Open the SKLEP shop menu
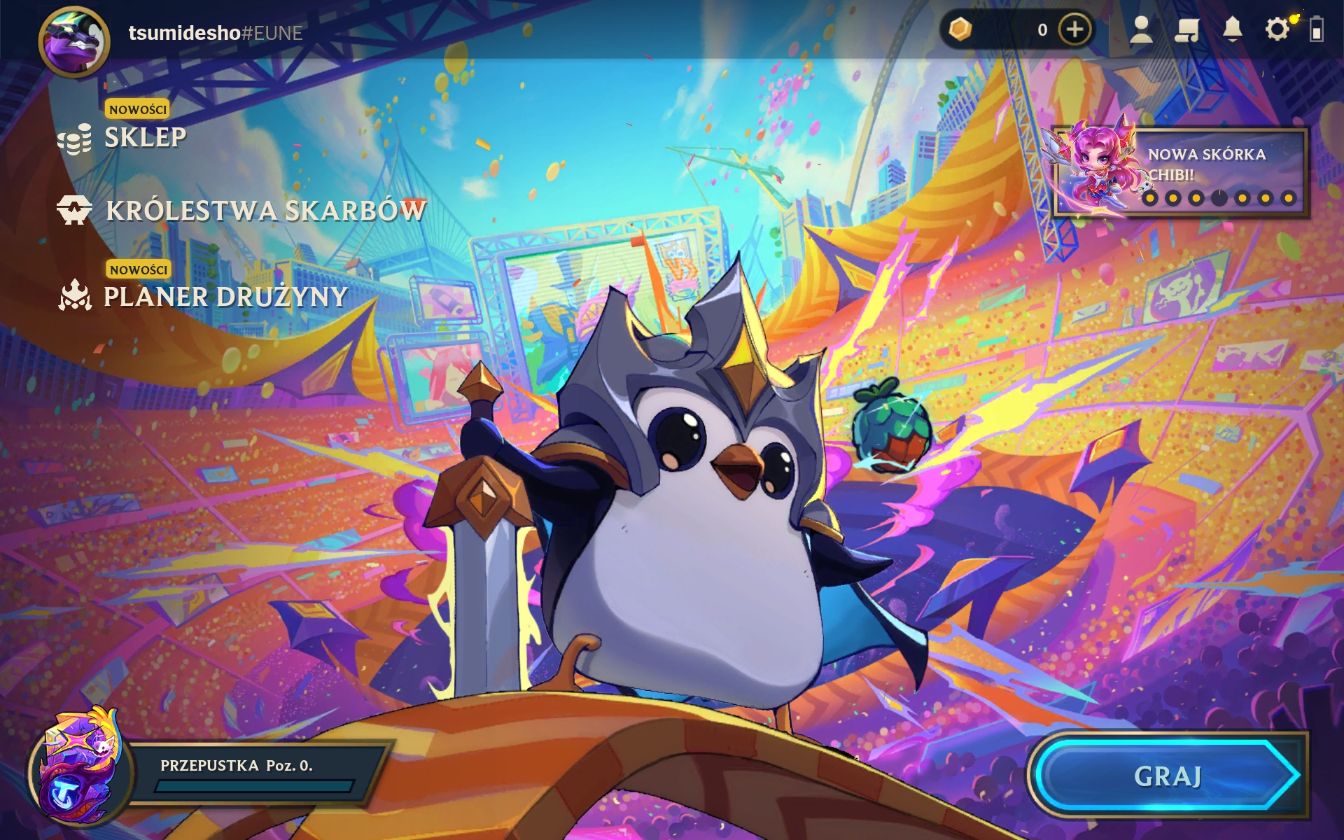This screenshot has width=1344, height=840. coord(144,137)
